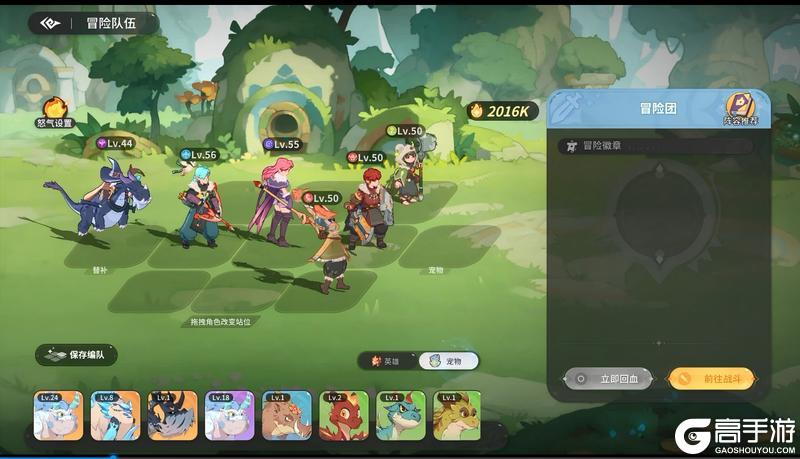Select the Lv.18 pet on purple card
800x459 pixels.
(x=229, y=415)
